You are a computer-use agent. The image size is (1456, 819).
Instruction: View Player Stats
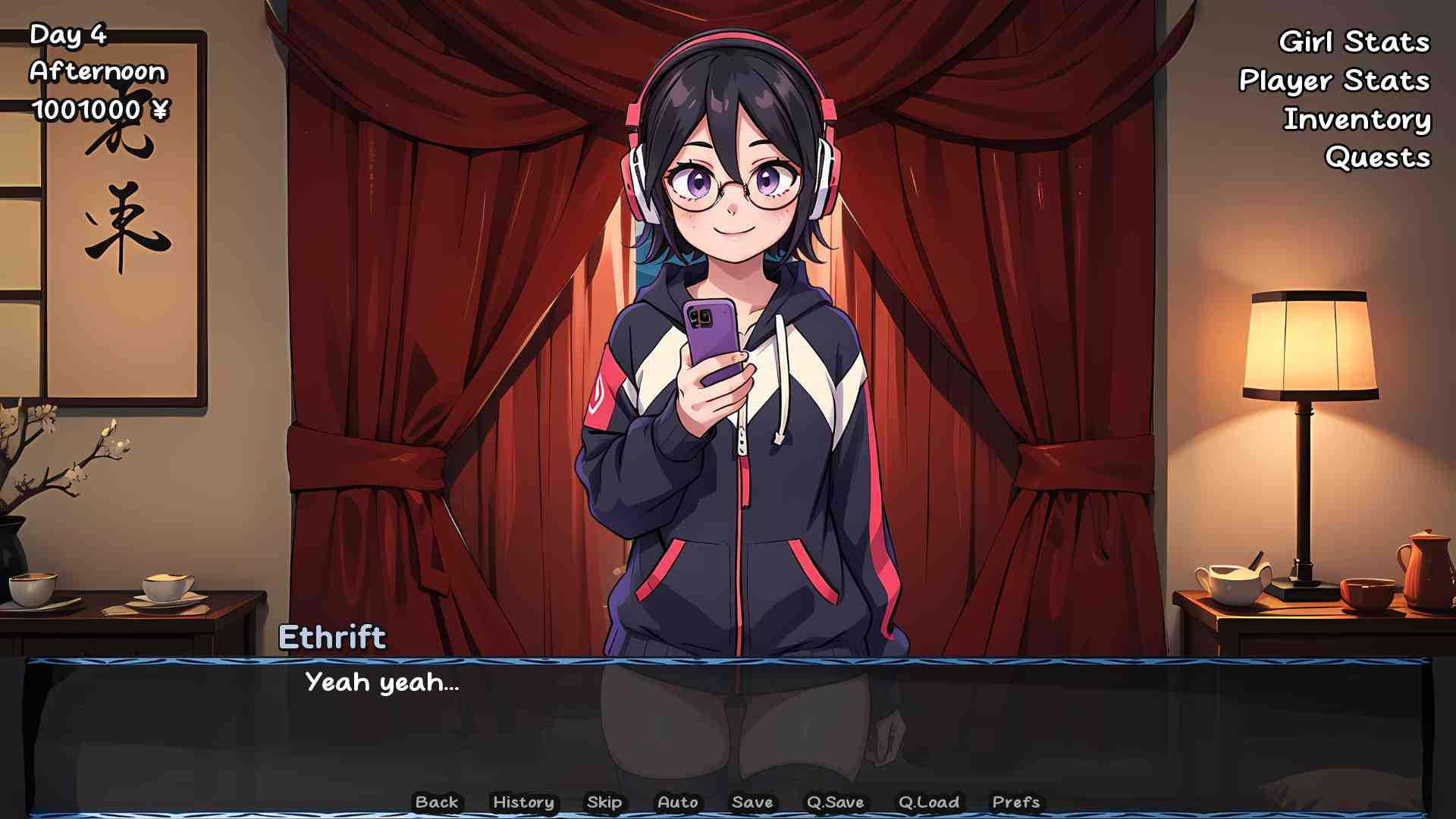point(1334,80)
